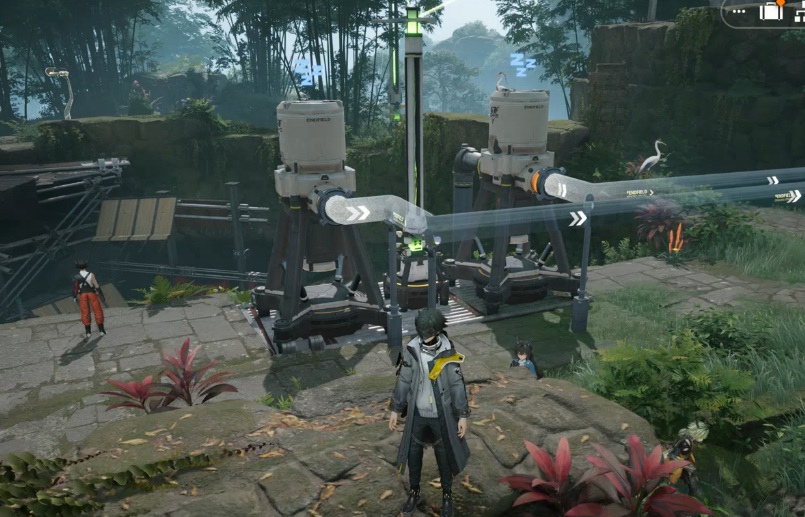Expand the three-dots more options menu
This screenshot has width=805, height=517.
click(741, 12)
